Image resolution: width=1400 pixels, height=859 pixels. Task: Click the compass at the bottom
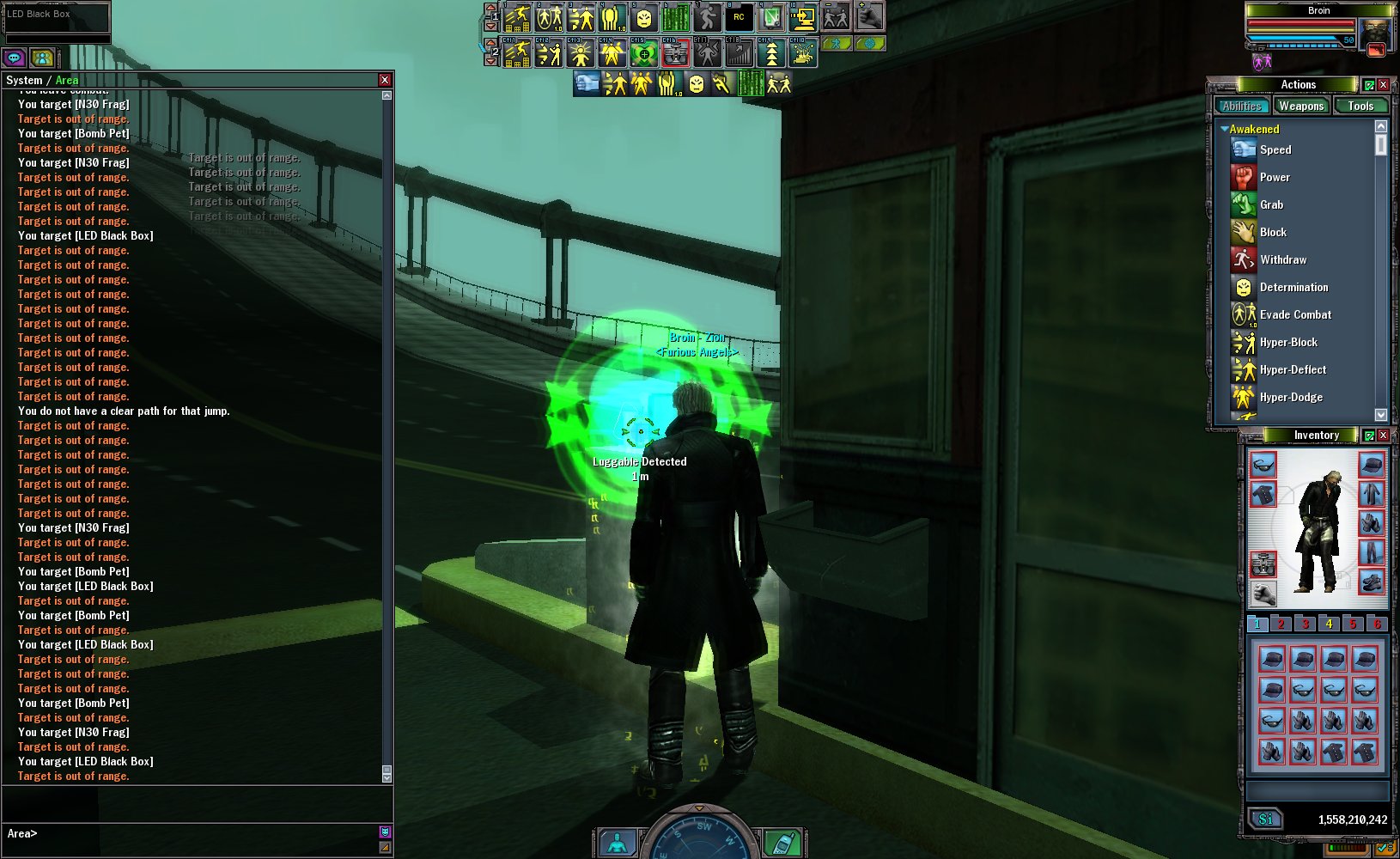click(700, 838)
